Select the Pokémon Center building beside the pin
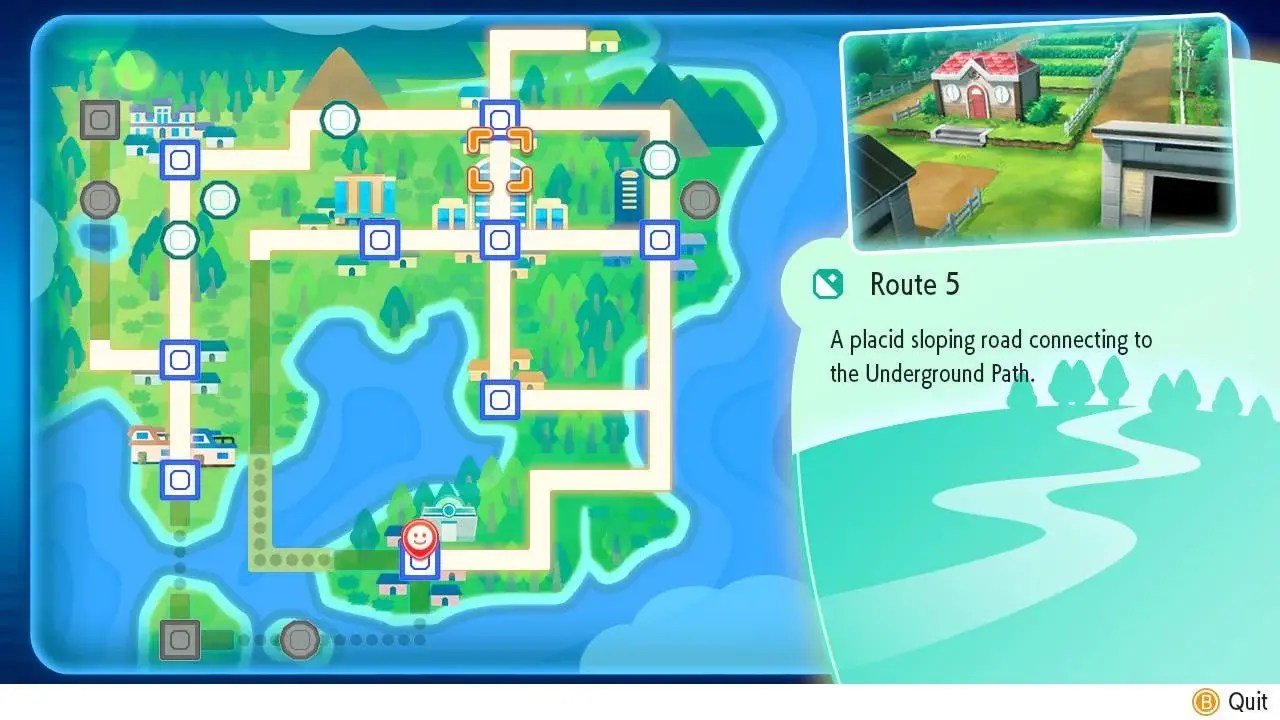Image resolution: width=1280 pixels, height=720 pixels. pyautogui.click(x=452, y=509)
